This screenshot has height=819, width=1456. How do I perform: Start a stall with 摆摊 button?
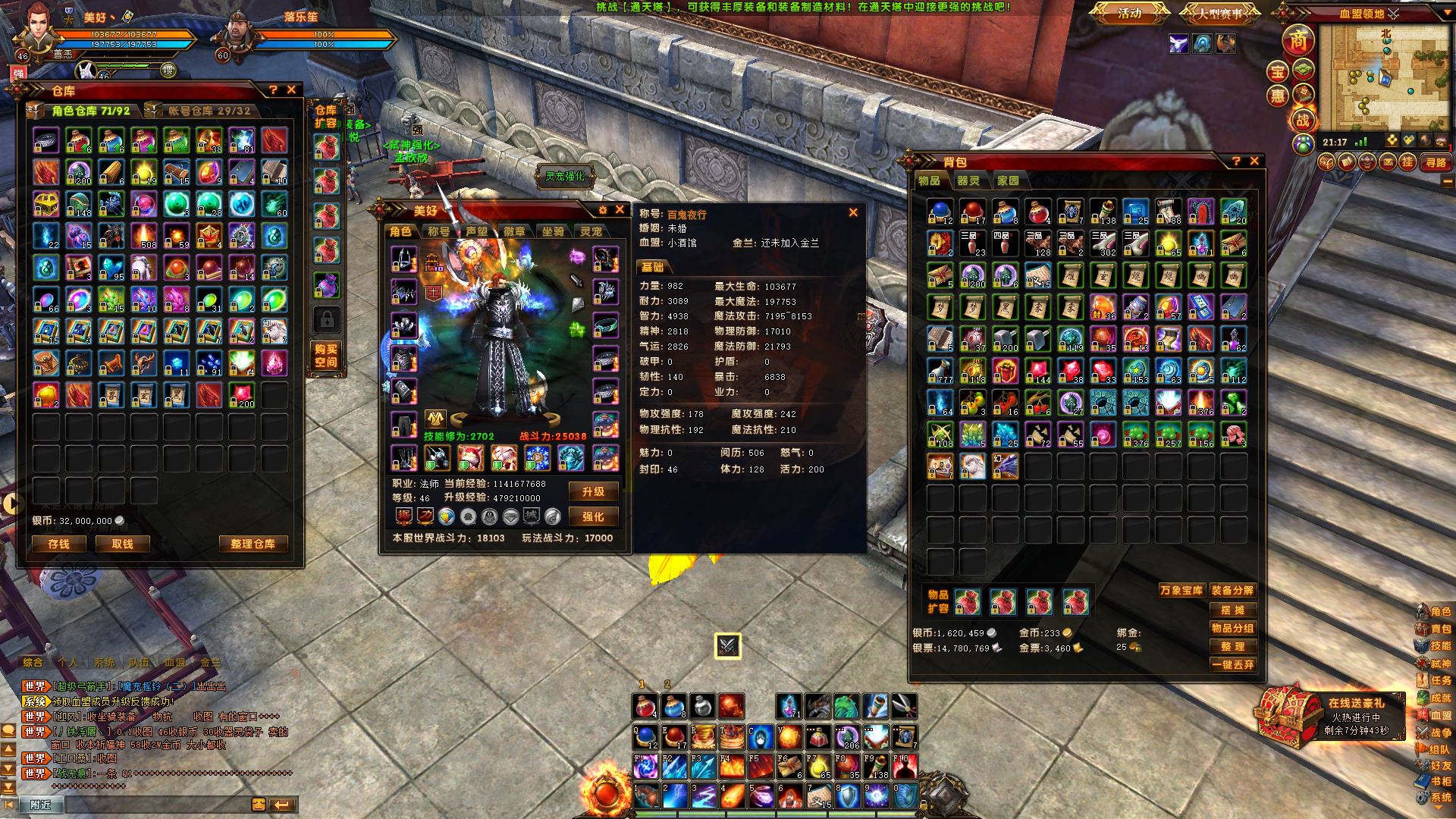click(x=1232, y=610)
